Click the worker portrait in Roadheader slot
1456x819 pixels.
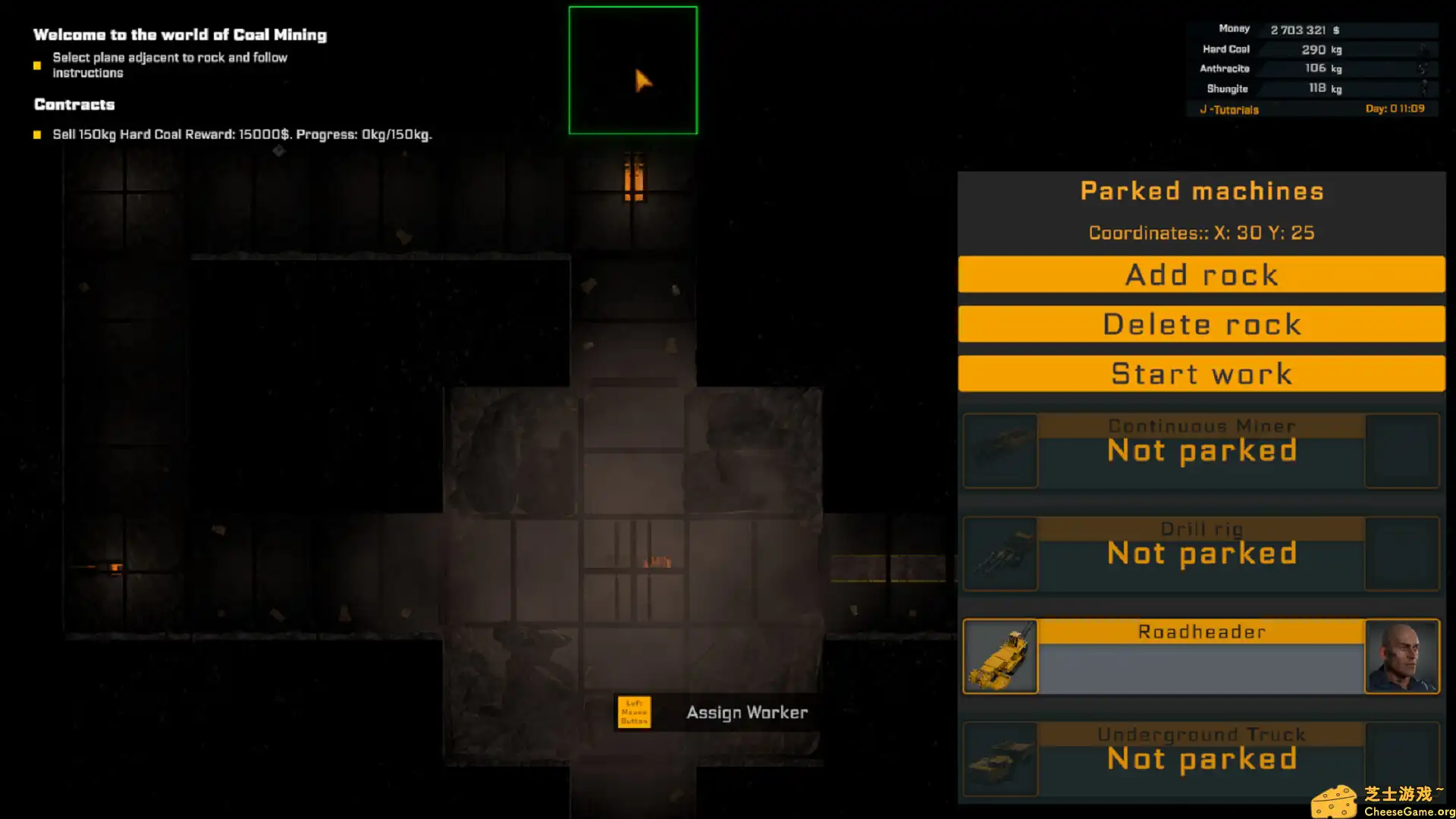(x=1402, y=657)
